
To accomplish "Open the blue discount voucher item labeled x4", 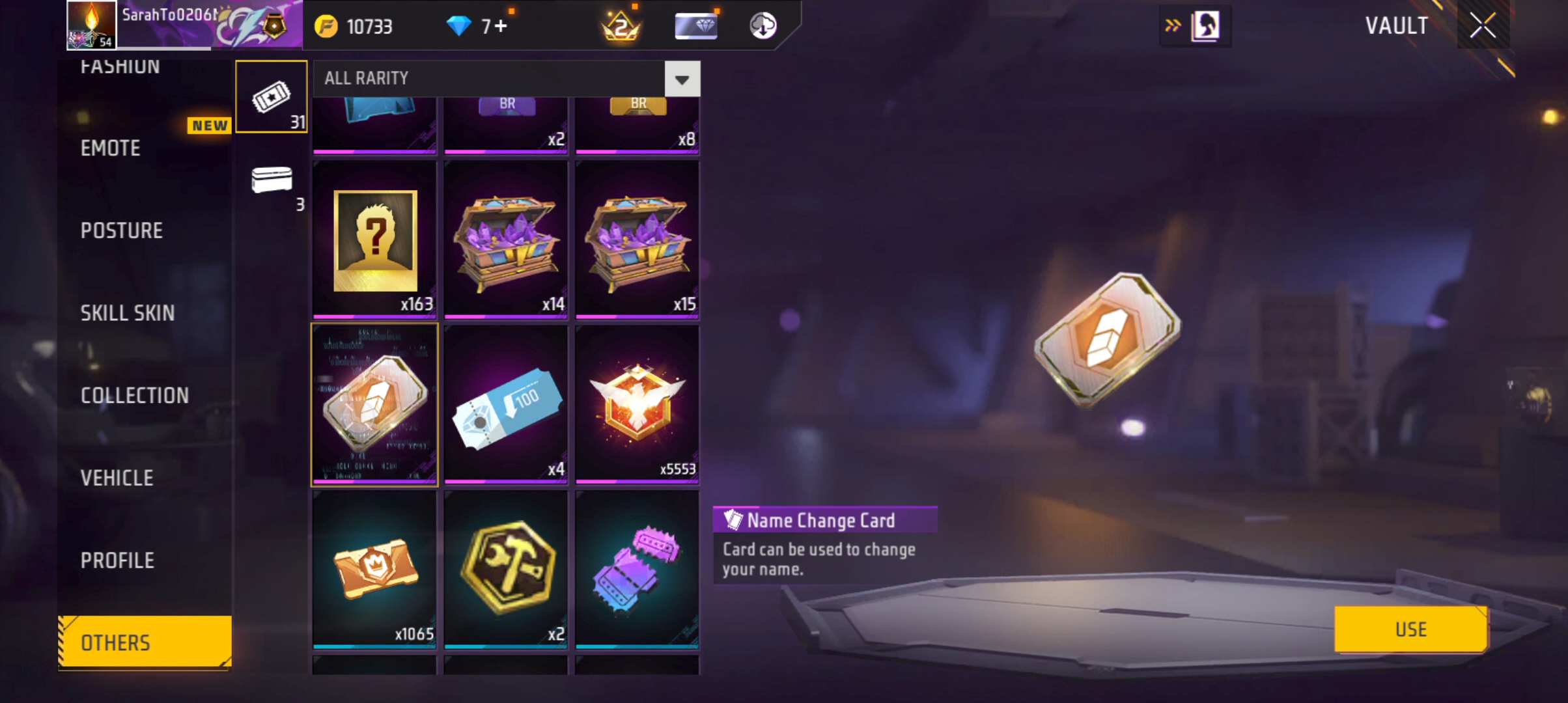I will (506, 404).
